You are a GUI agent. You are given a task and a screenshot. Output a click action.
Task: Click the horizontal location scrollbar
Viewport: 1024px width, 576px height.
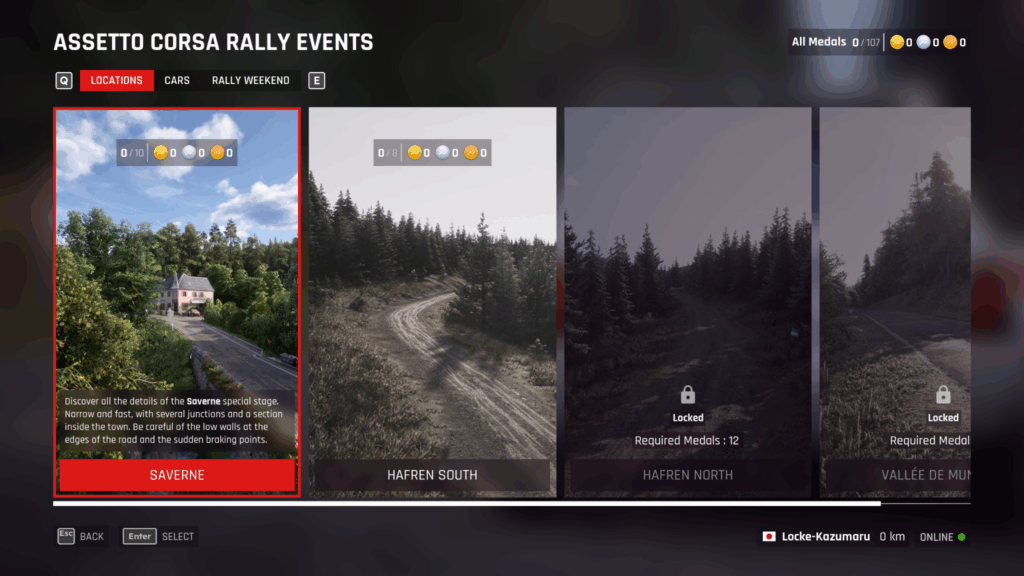coord(467,504)
